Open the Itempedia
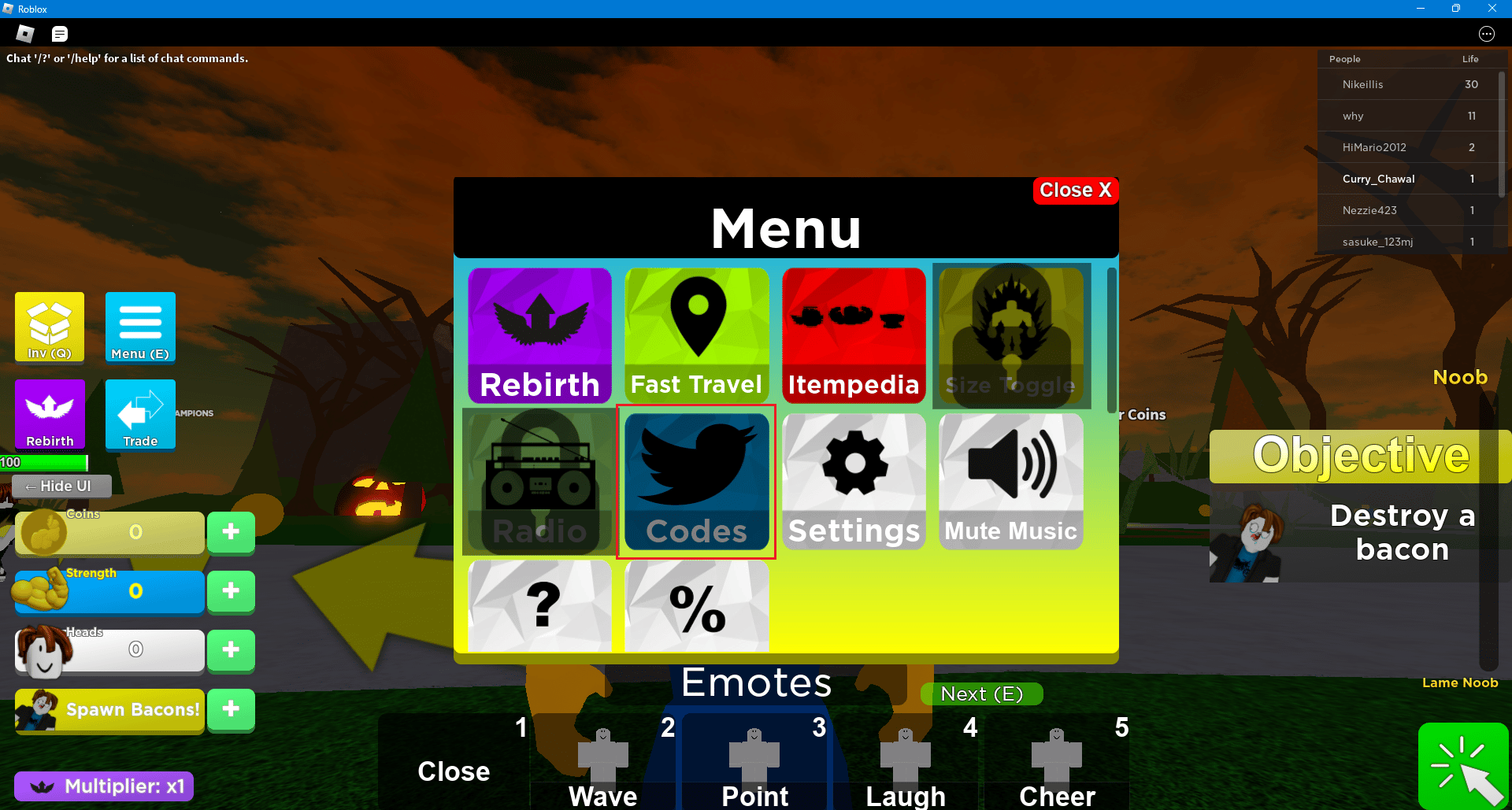This screenshot has height=810, width=1512. [854, 335]
